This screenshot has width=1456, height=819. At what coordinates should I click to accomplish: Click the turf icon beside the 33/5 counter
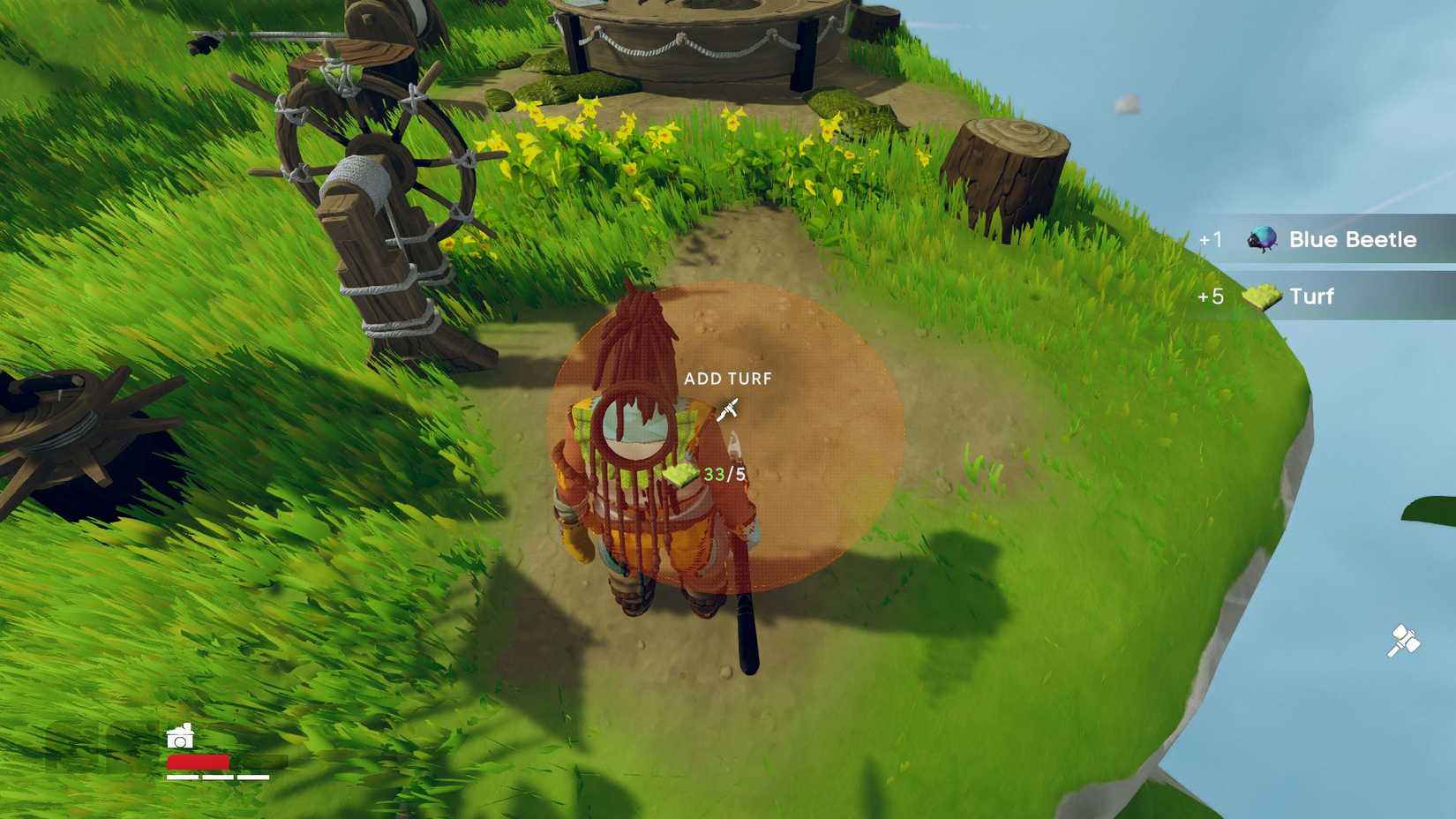coord(678,475)
